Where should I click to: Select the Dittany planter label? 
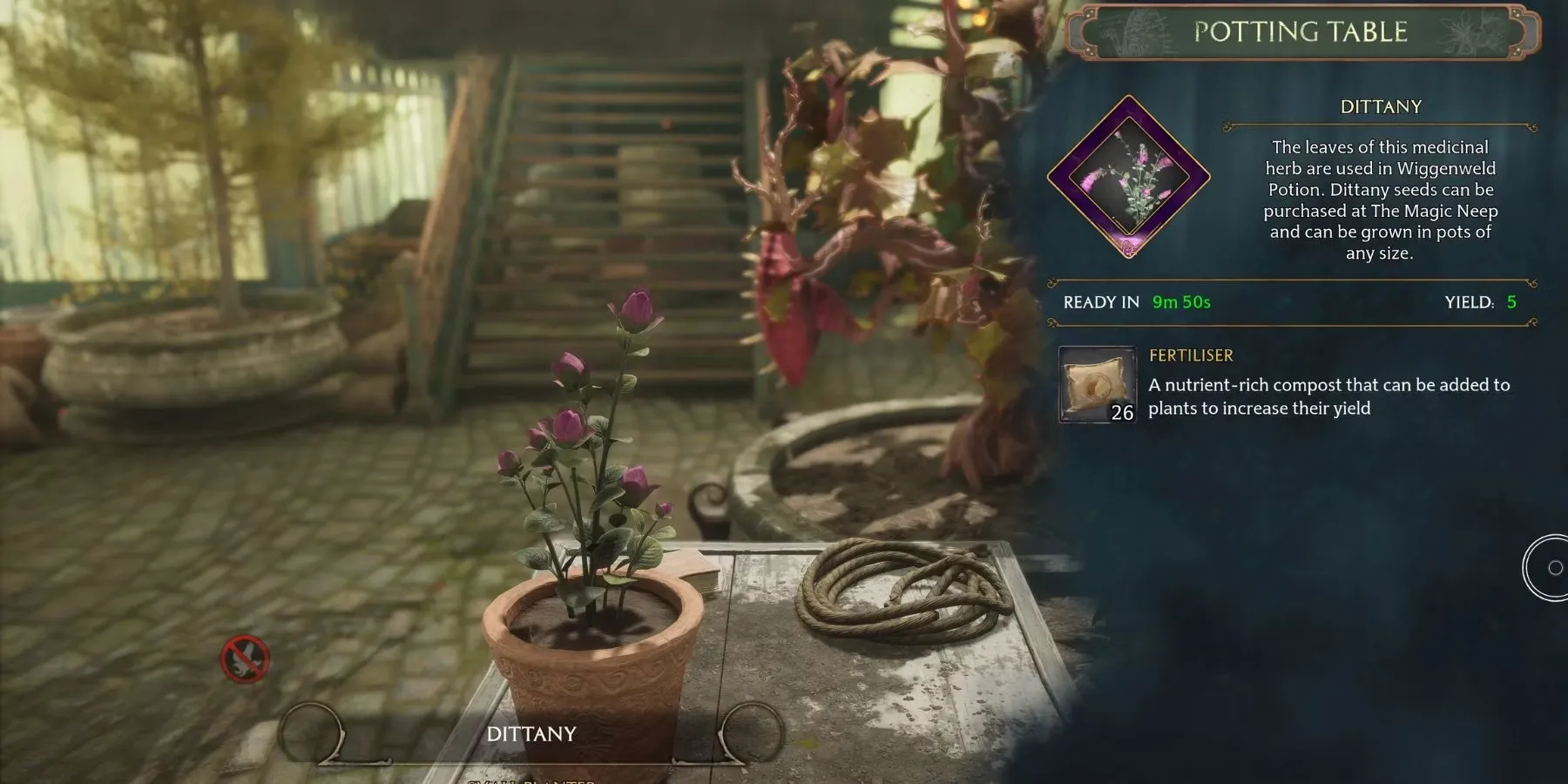tap(531, 734)
